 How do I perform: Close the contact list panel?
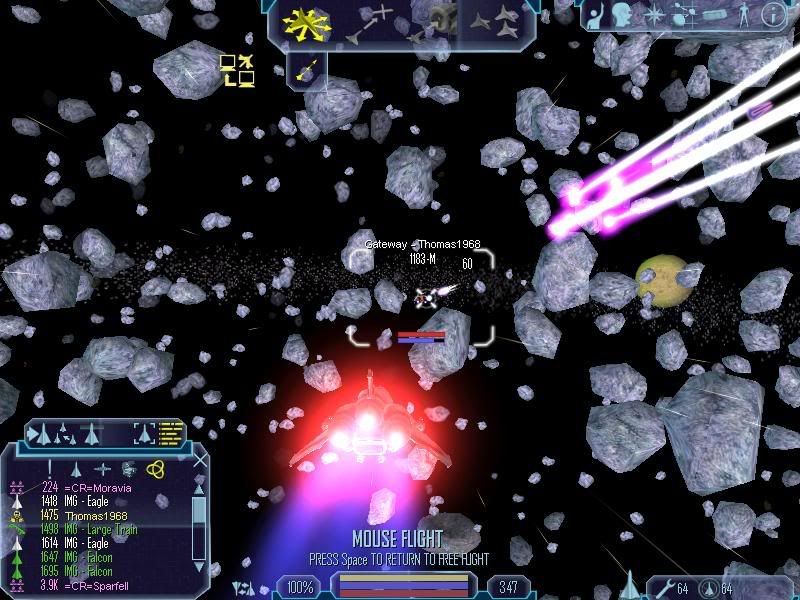pos(200,461)
